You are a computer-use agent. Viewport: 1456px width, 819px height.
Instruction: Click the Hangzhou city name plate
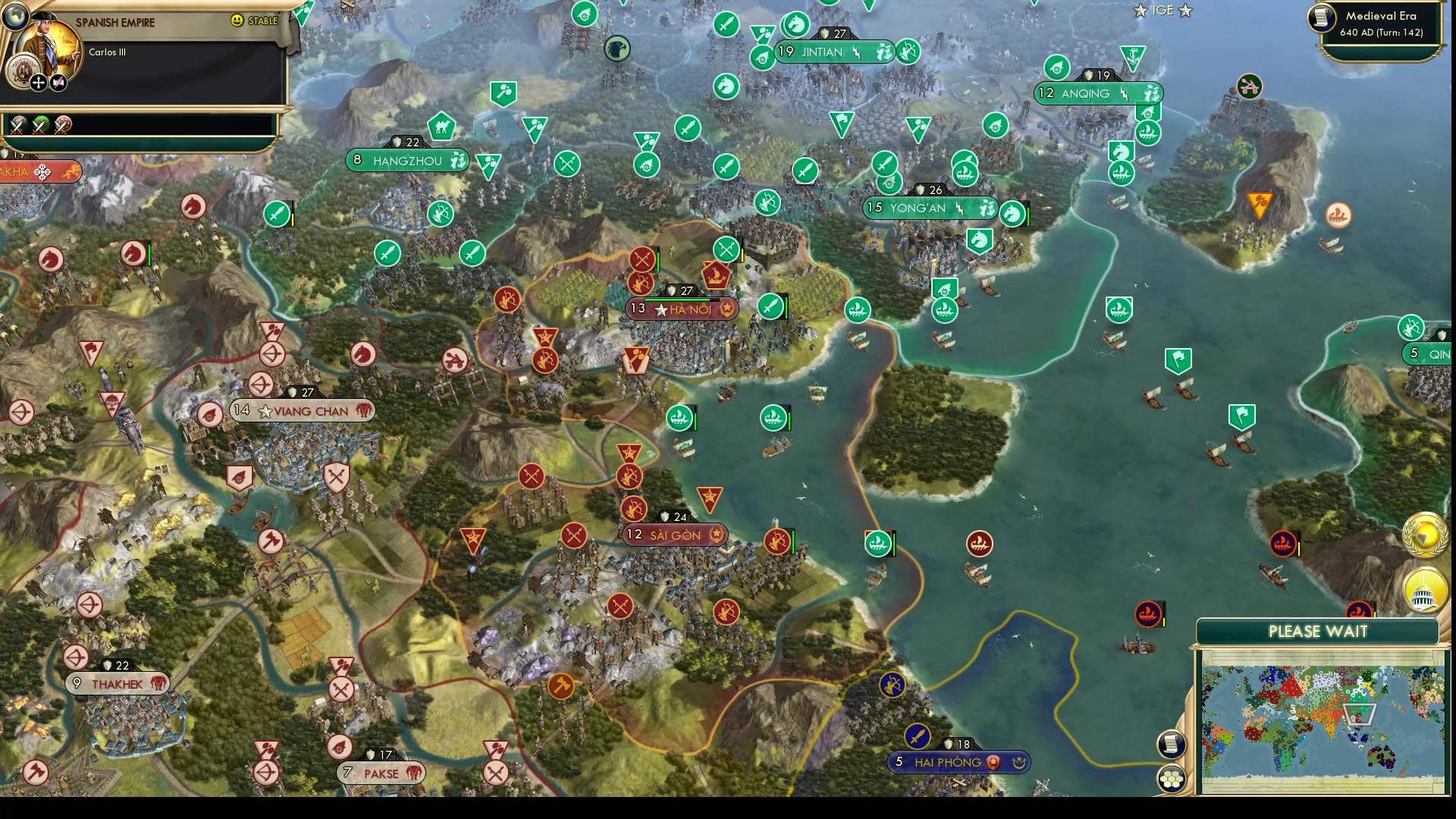tap(407, 160)
